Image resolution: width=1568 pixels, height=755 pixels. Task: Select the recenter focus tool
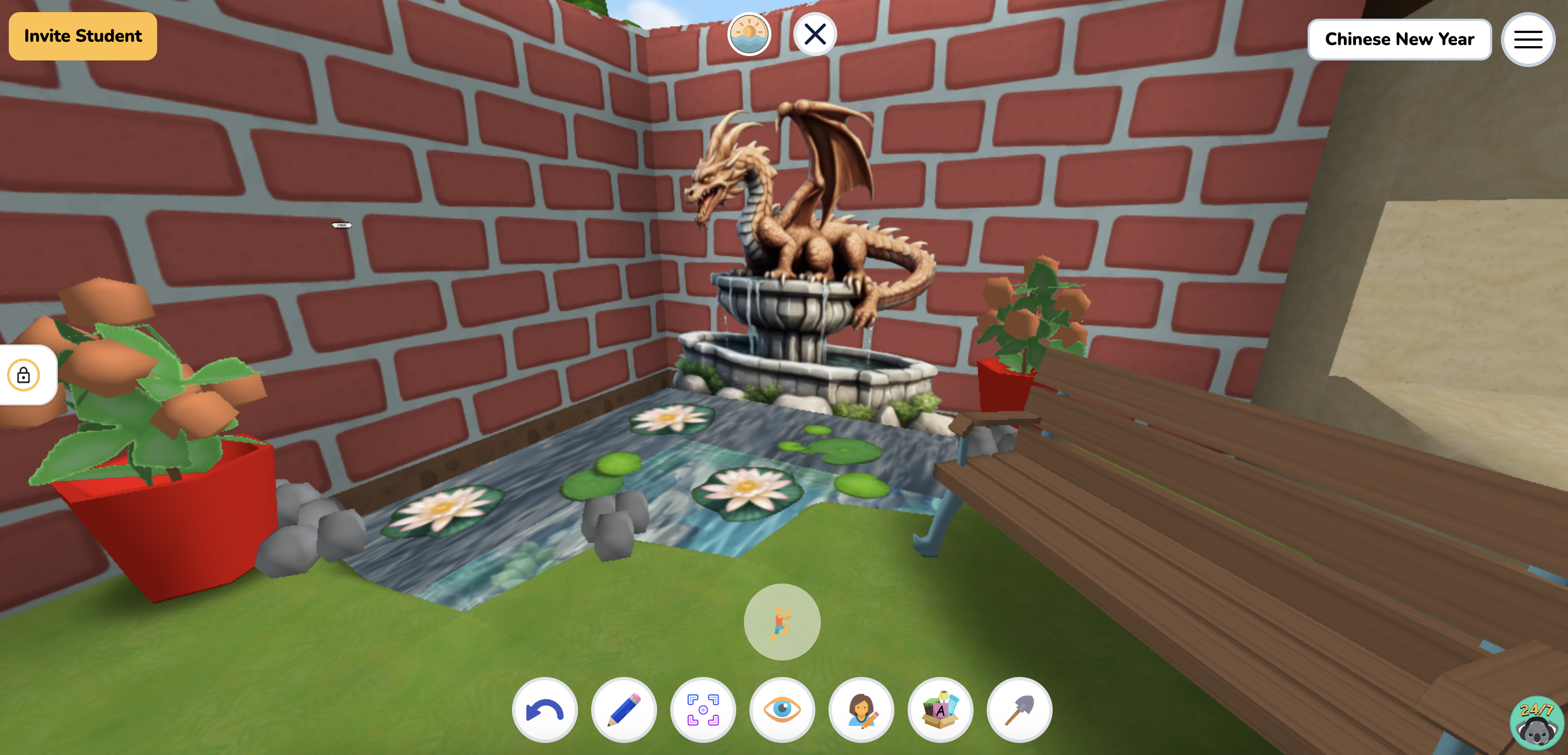(x=703, y=710)
